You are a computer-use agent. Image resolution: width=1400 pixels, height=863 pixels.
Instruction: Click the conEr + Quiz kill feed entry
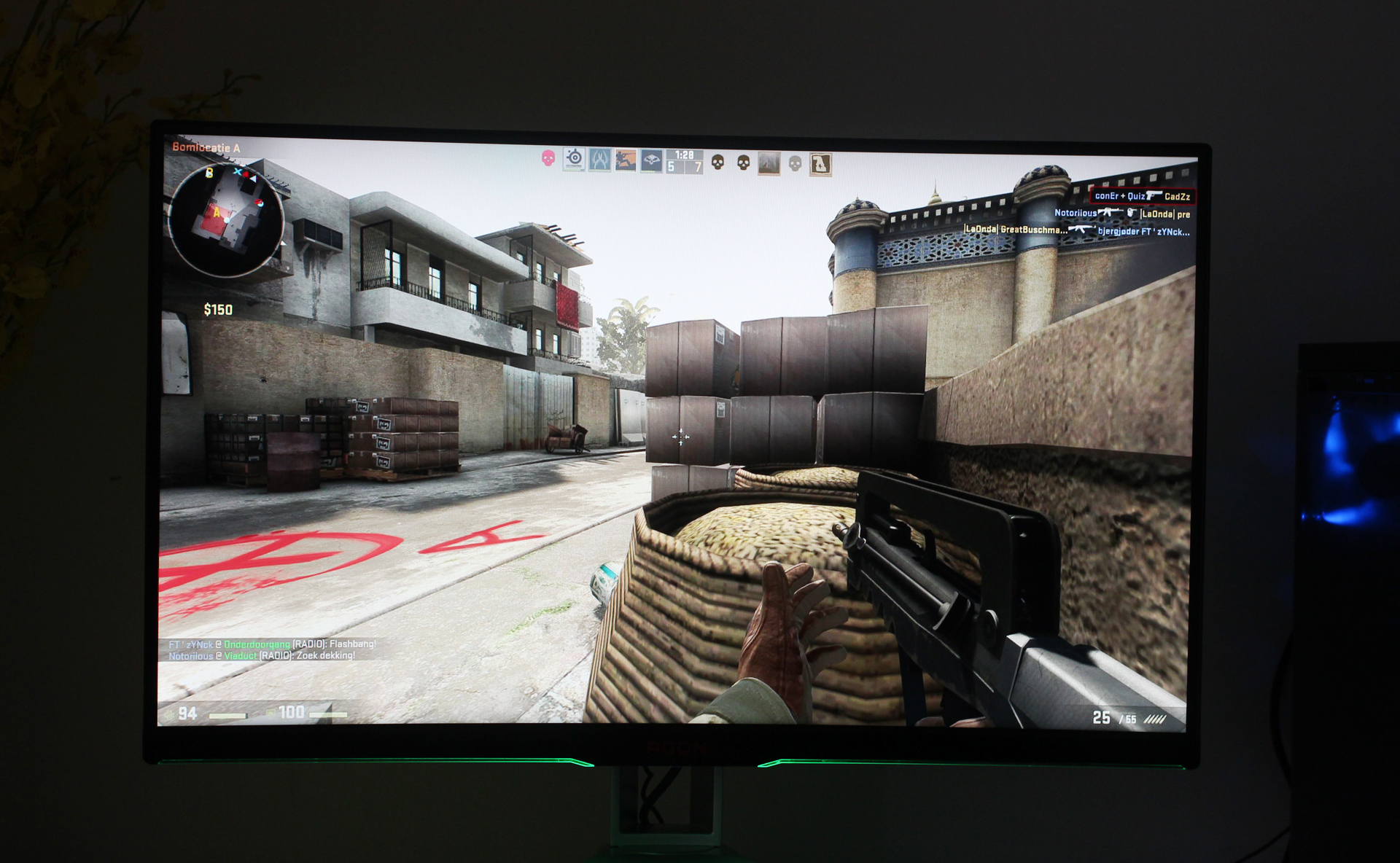1142,196
